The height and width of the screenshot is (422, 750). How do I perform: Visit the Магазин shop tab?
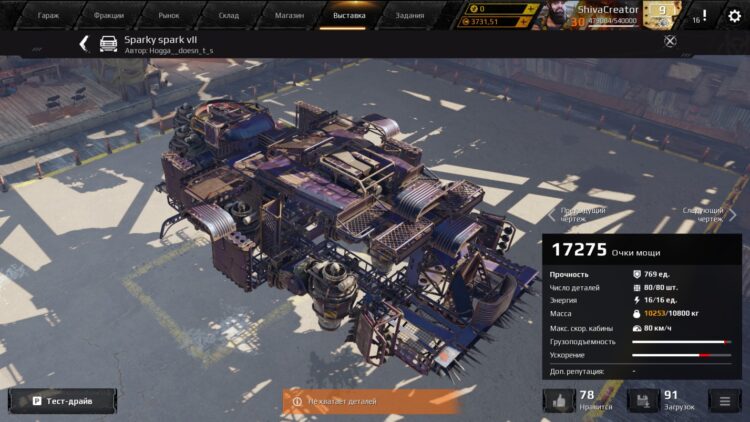[x=288, y=15]
